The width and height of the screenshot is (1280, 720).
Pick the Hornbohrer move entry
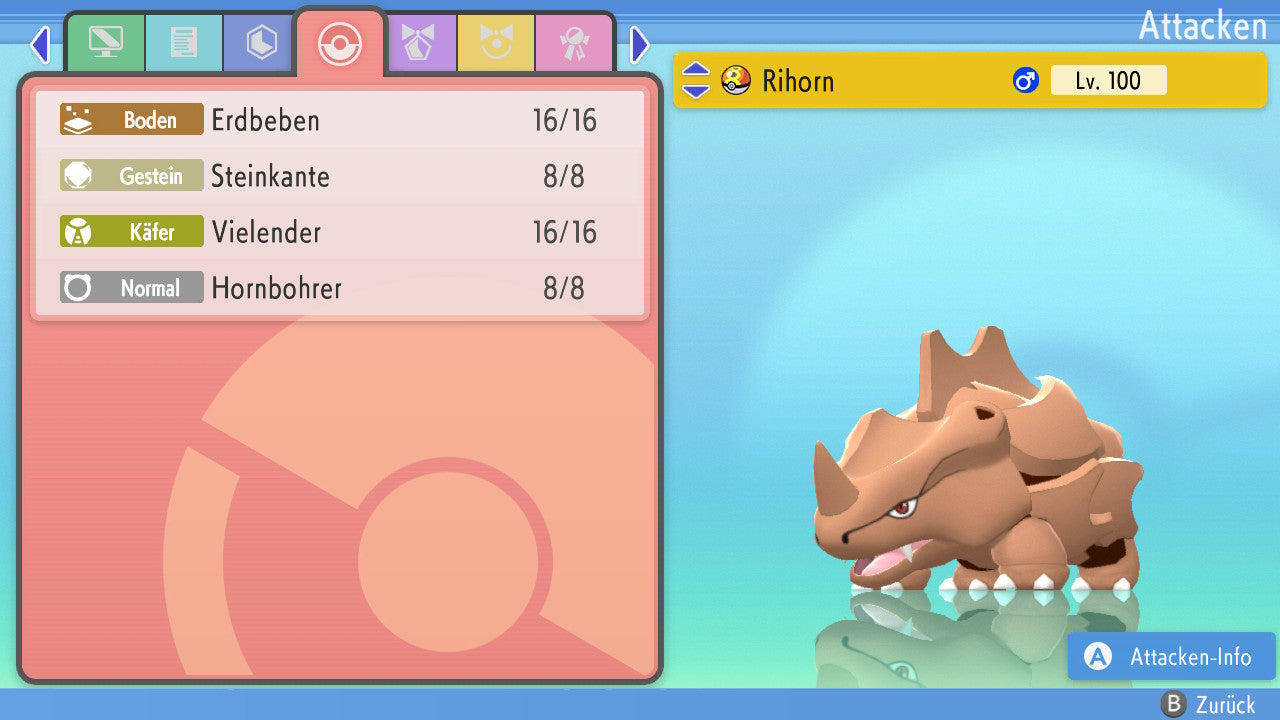click(x=340, y=288)
